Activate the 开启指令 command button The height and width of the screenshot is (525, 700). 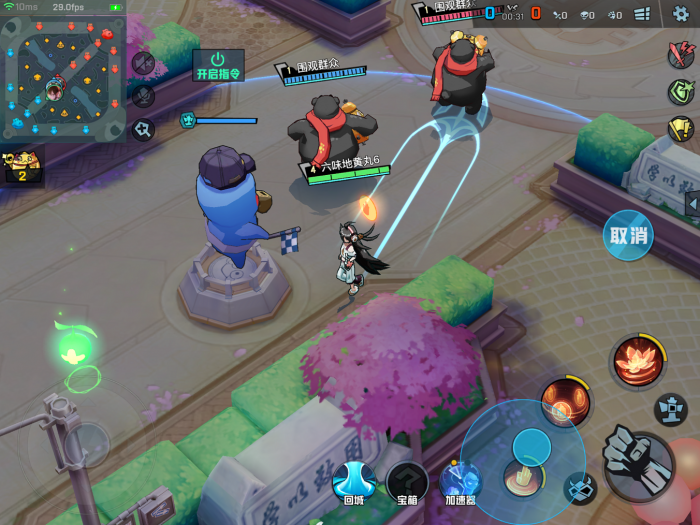[x=217, y=65]
